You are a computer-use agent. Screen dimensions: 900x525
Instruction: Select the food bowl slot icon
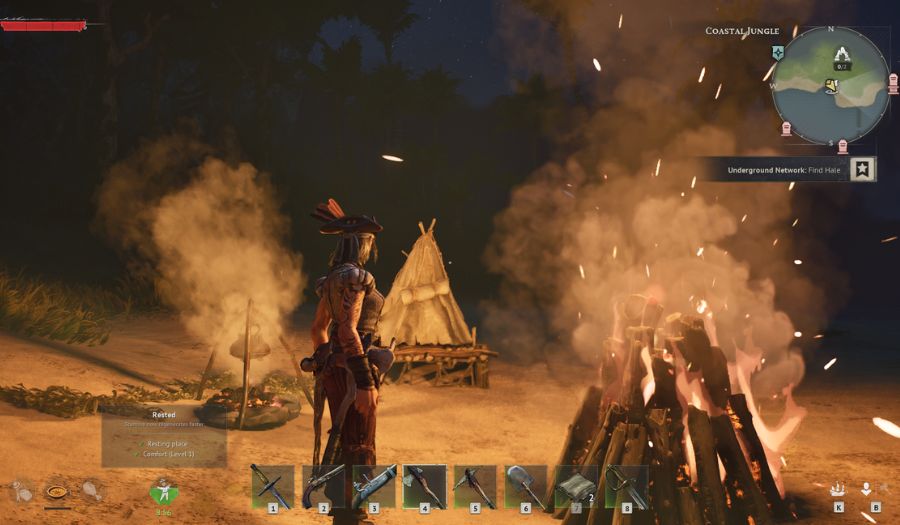56,491
